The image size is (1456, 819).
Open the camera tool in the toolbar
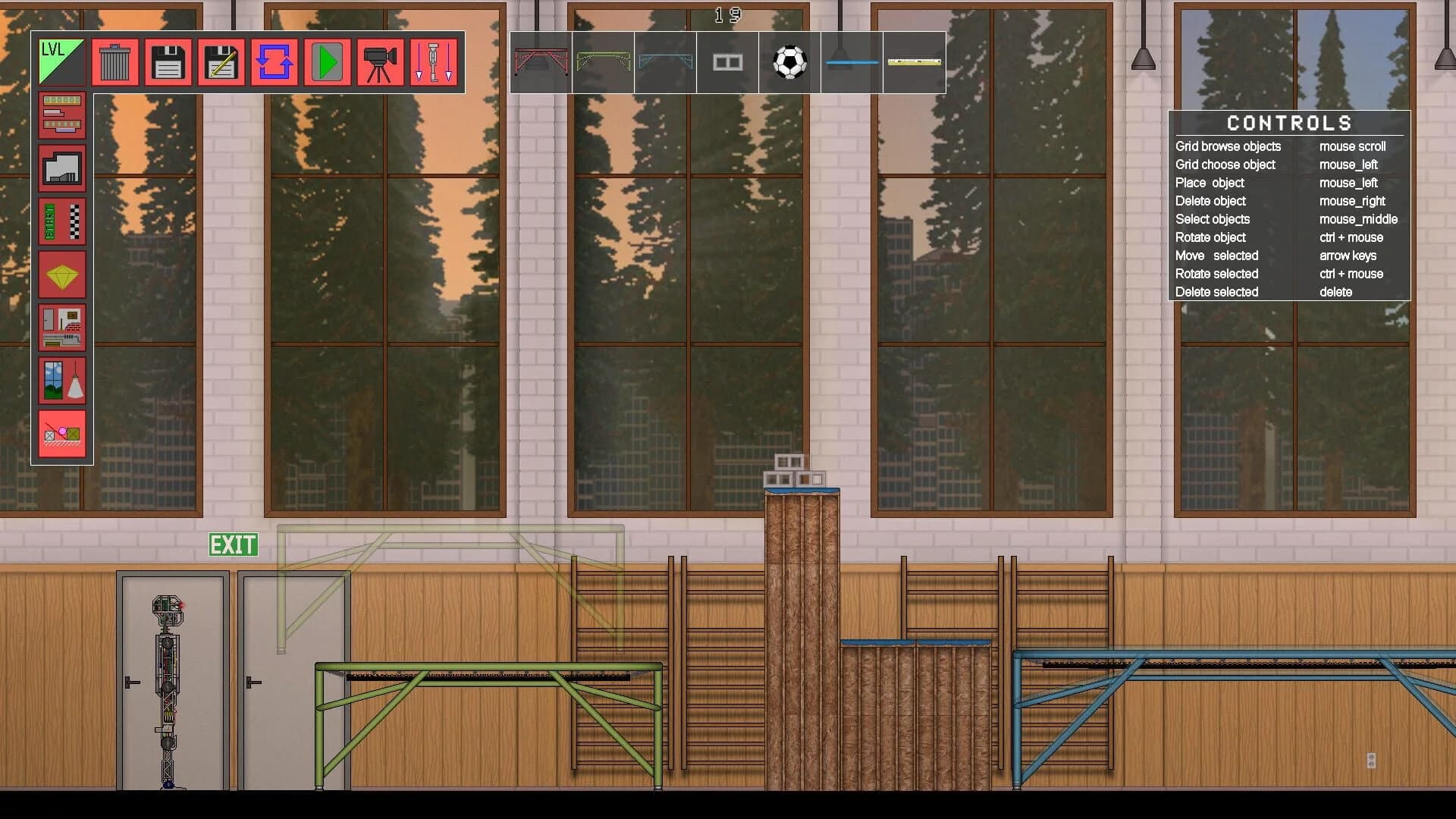(380, 61)
